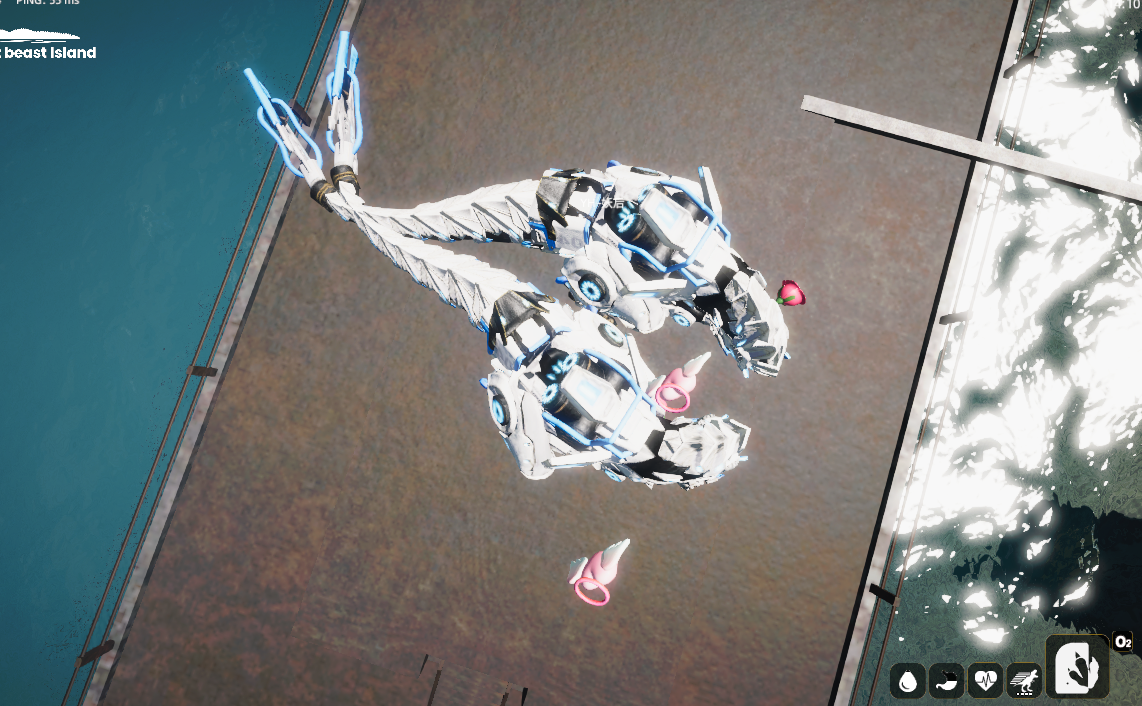This screenshot has width=1142, height=706.
Task: Select the stomach hunger icon
Action: pyautogui.click(x=946, y=681)
